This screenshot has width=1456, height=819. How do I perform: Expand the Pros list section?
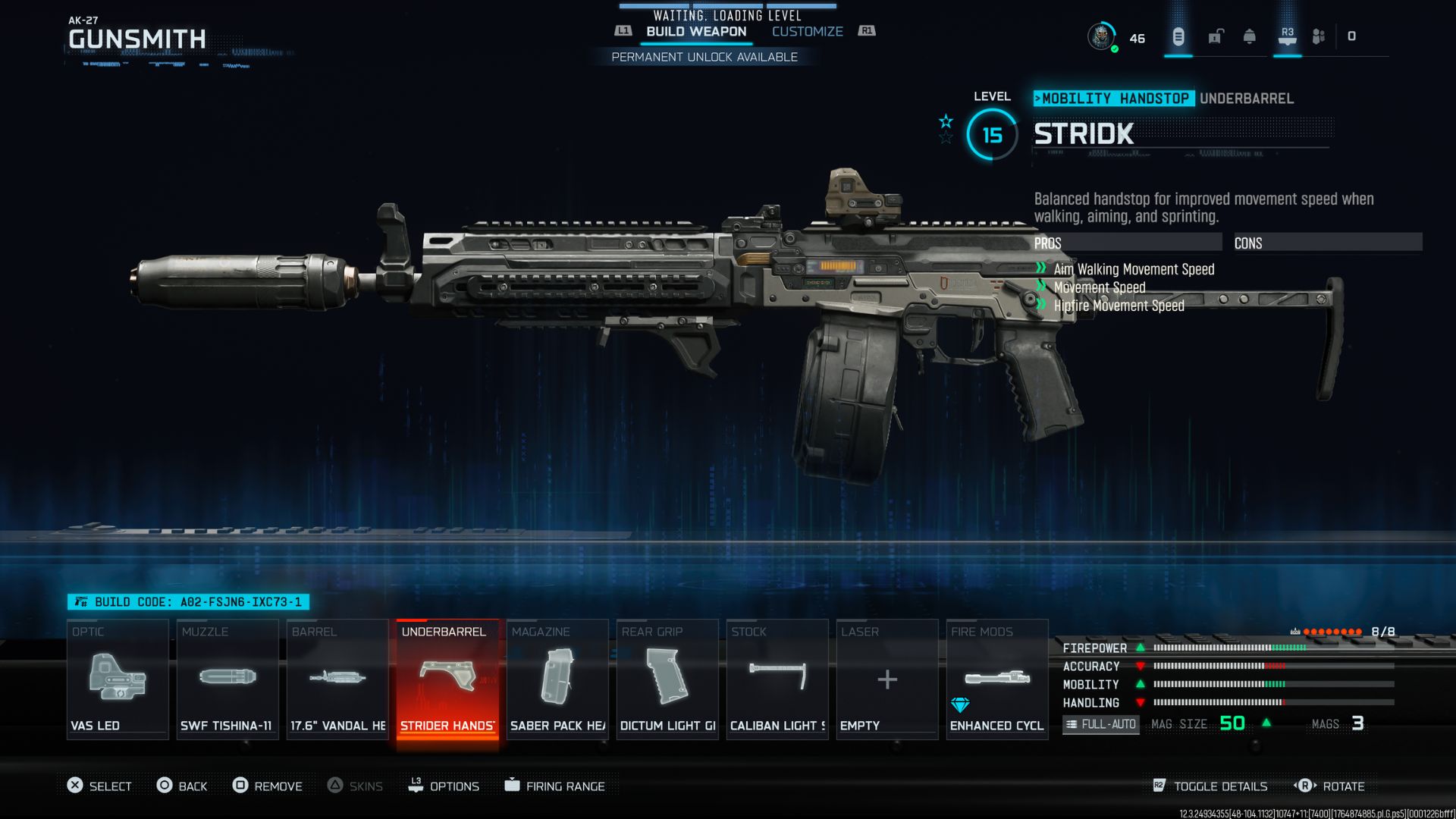(1125, 243)
